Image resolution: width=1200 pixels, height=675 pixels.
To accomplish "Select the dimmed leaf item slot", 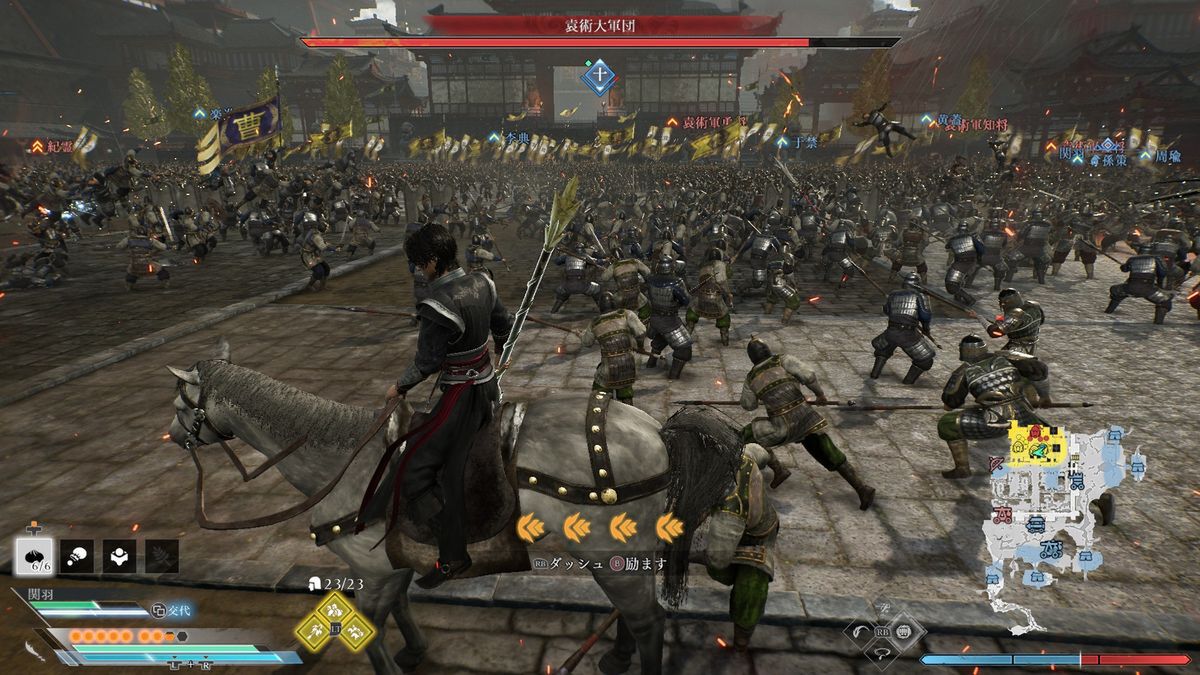I will 162,556.
